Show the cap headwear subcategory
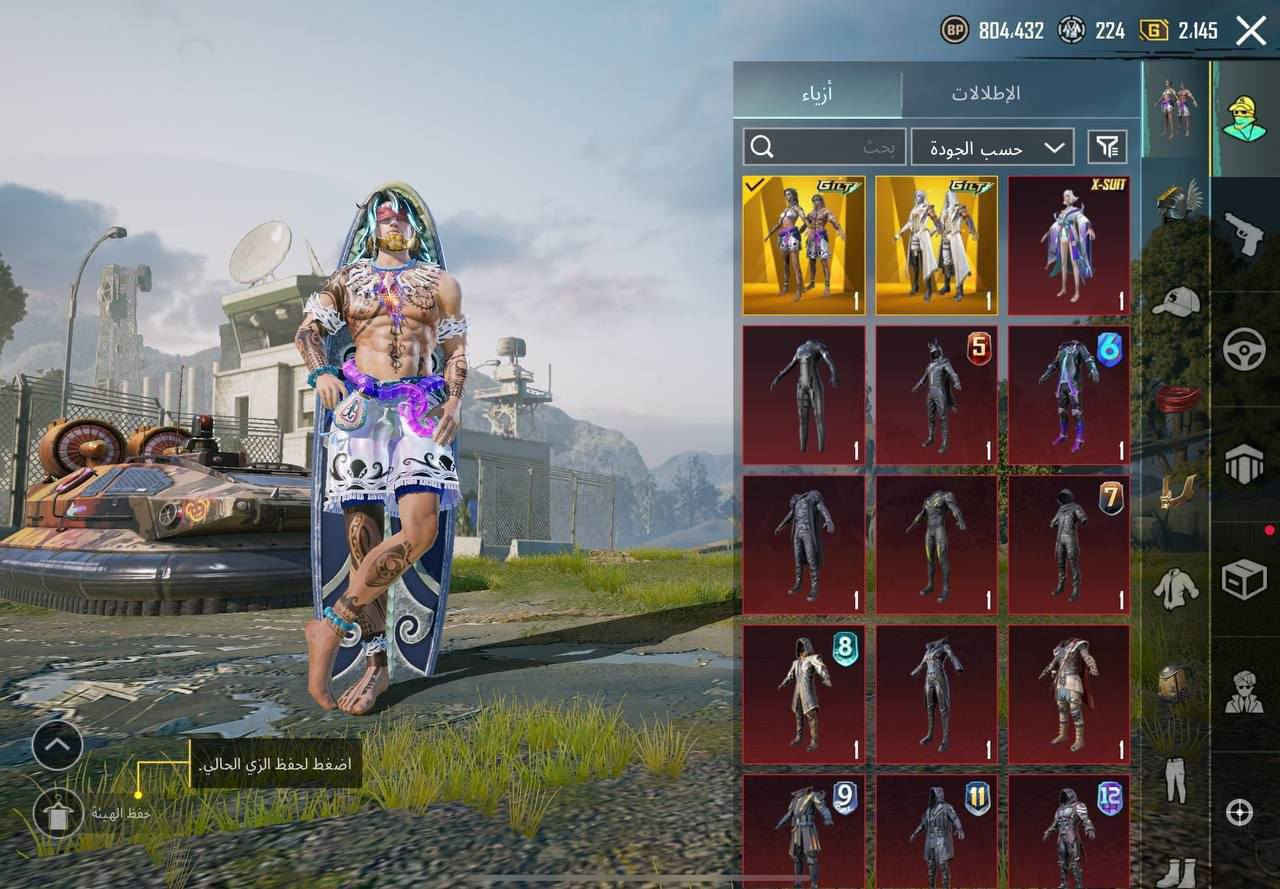The height and width of the screenshot is (889, 1280). pos(1175,300)
